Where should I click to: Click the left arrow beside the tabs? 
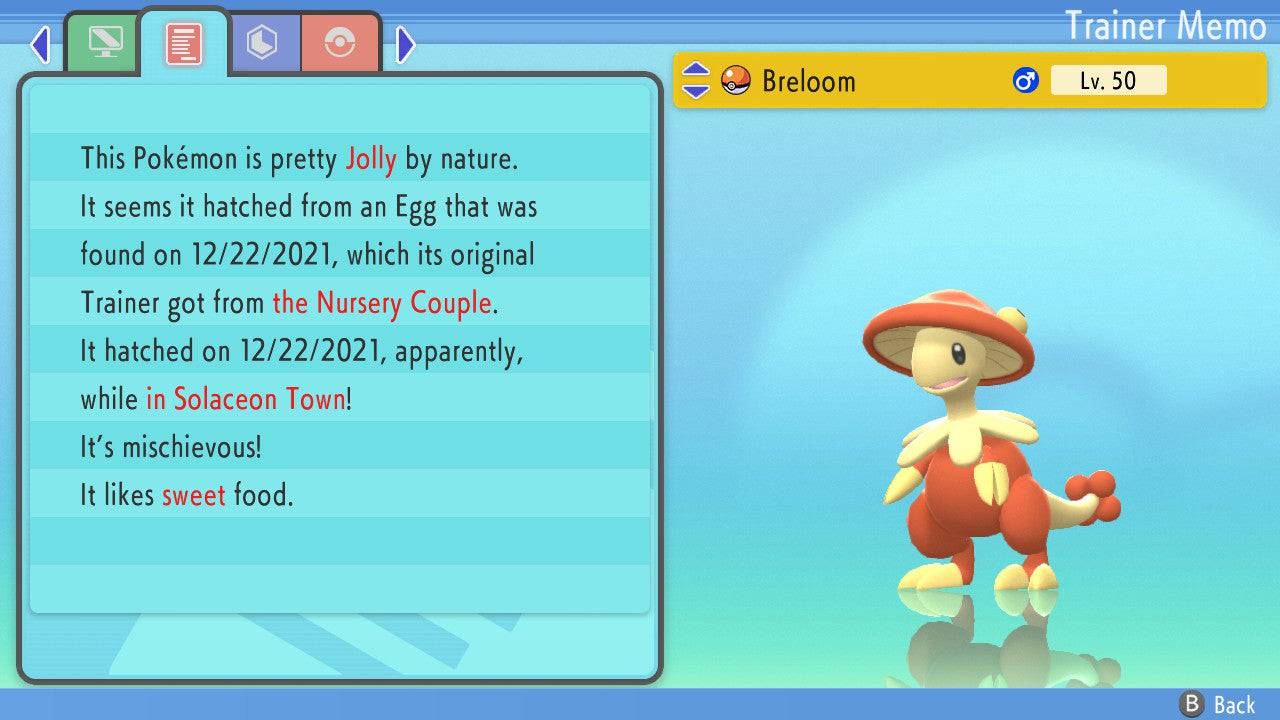click(40, 44)
